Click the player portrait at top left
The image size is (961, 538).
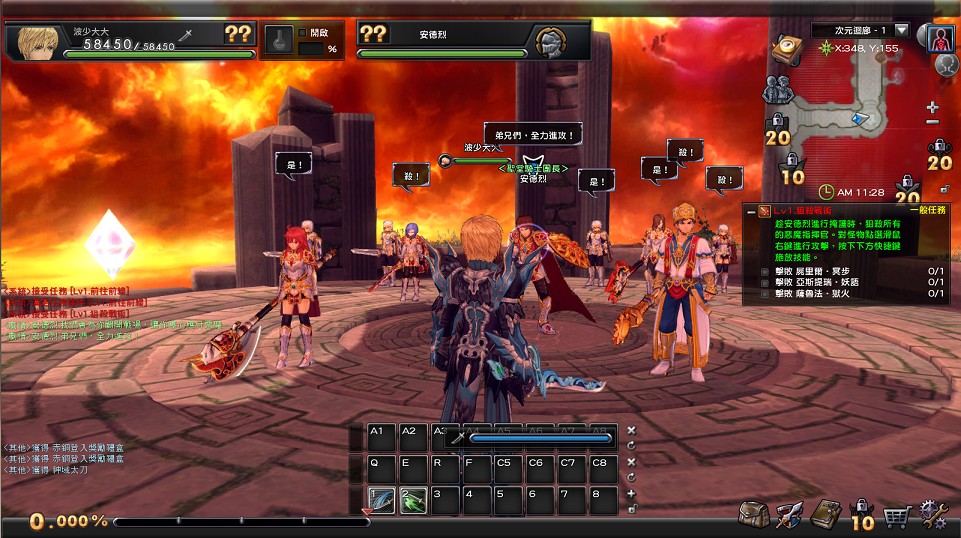(x=31, y=41)
